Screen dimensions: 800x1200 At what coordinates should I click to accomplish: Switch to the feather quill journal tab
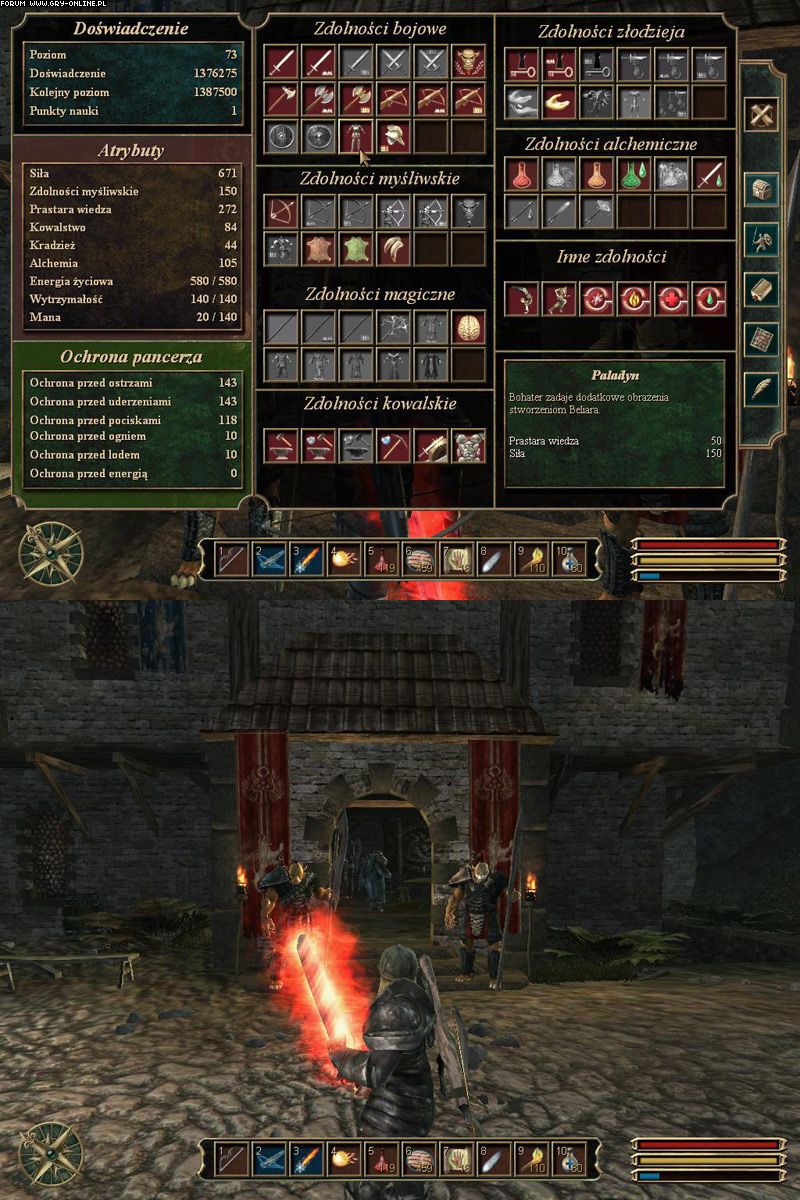(764, 388)
